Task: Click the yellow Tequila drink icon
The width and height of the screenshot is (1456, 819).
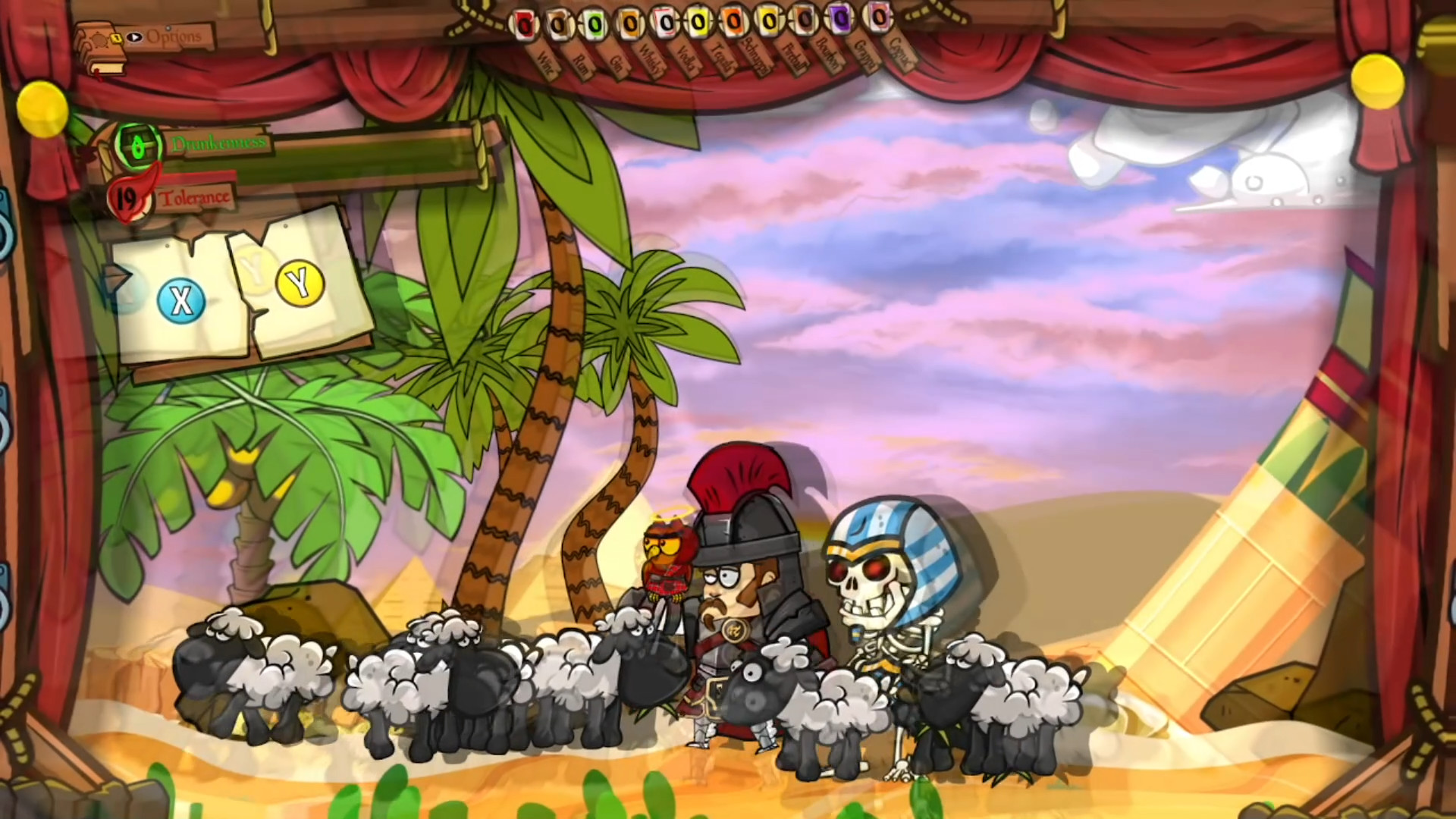Action: click(x=698, y=21)
